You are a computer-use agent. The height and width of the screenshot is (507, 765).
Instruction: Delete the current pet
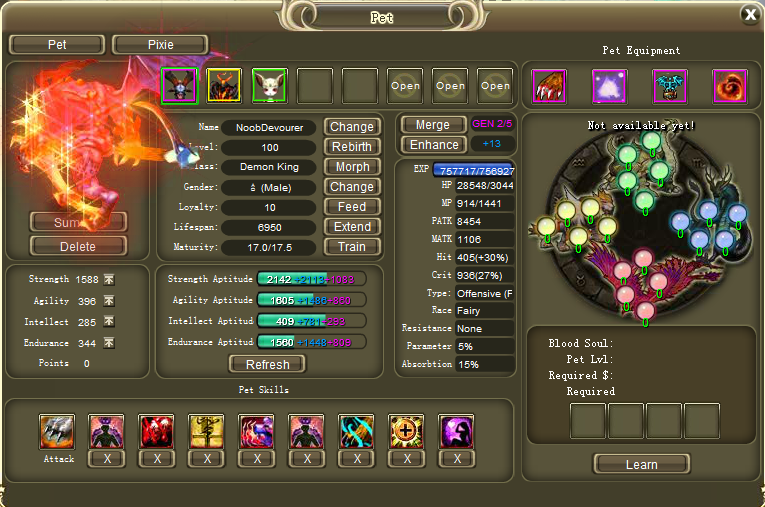click(x=78, y=246)
